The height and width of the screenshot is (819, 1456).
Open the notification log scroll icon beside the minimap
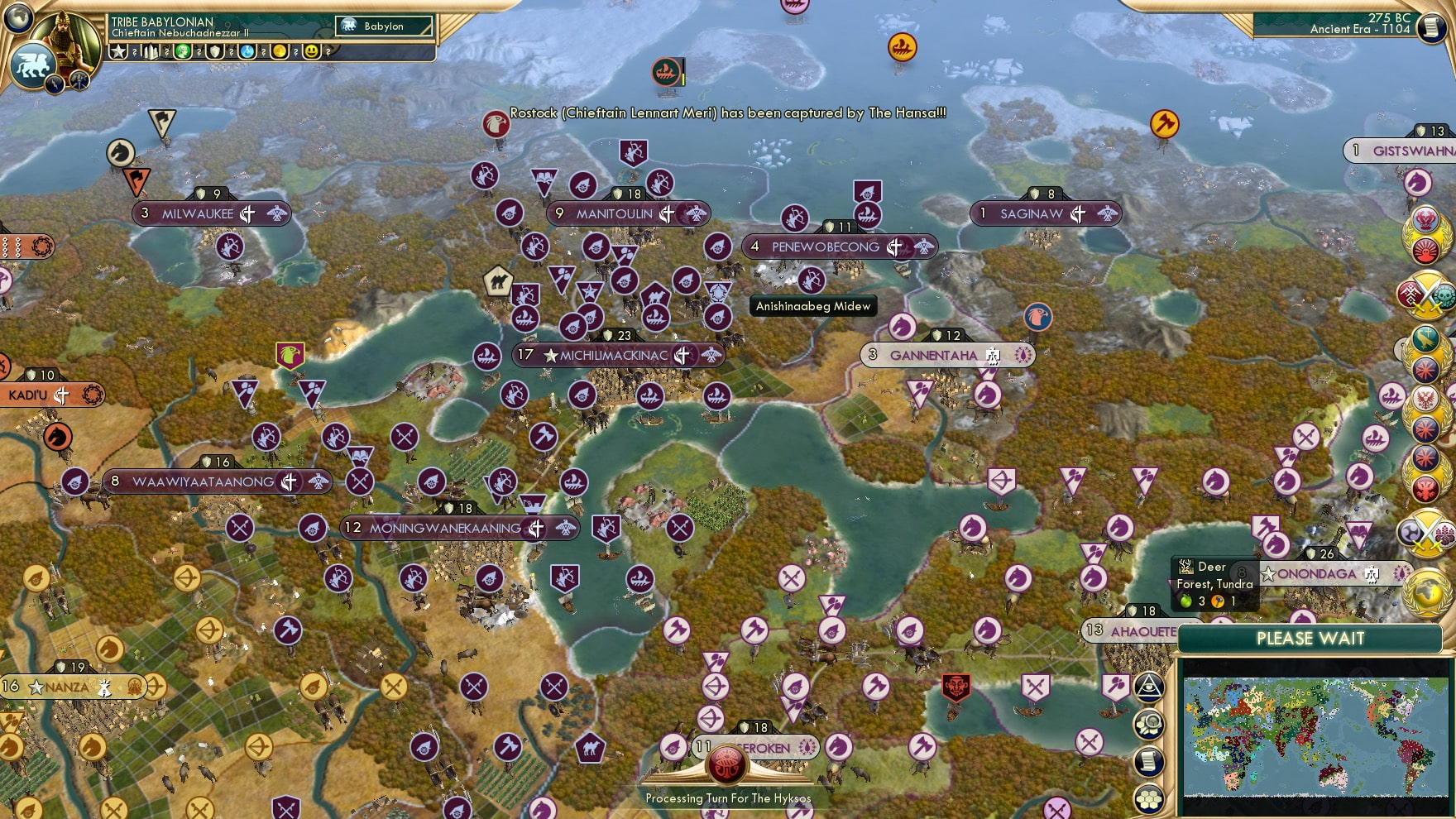(x=1150, y=759)
